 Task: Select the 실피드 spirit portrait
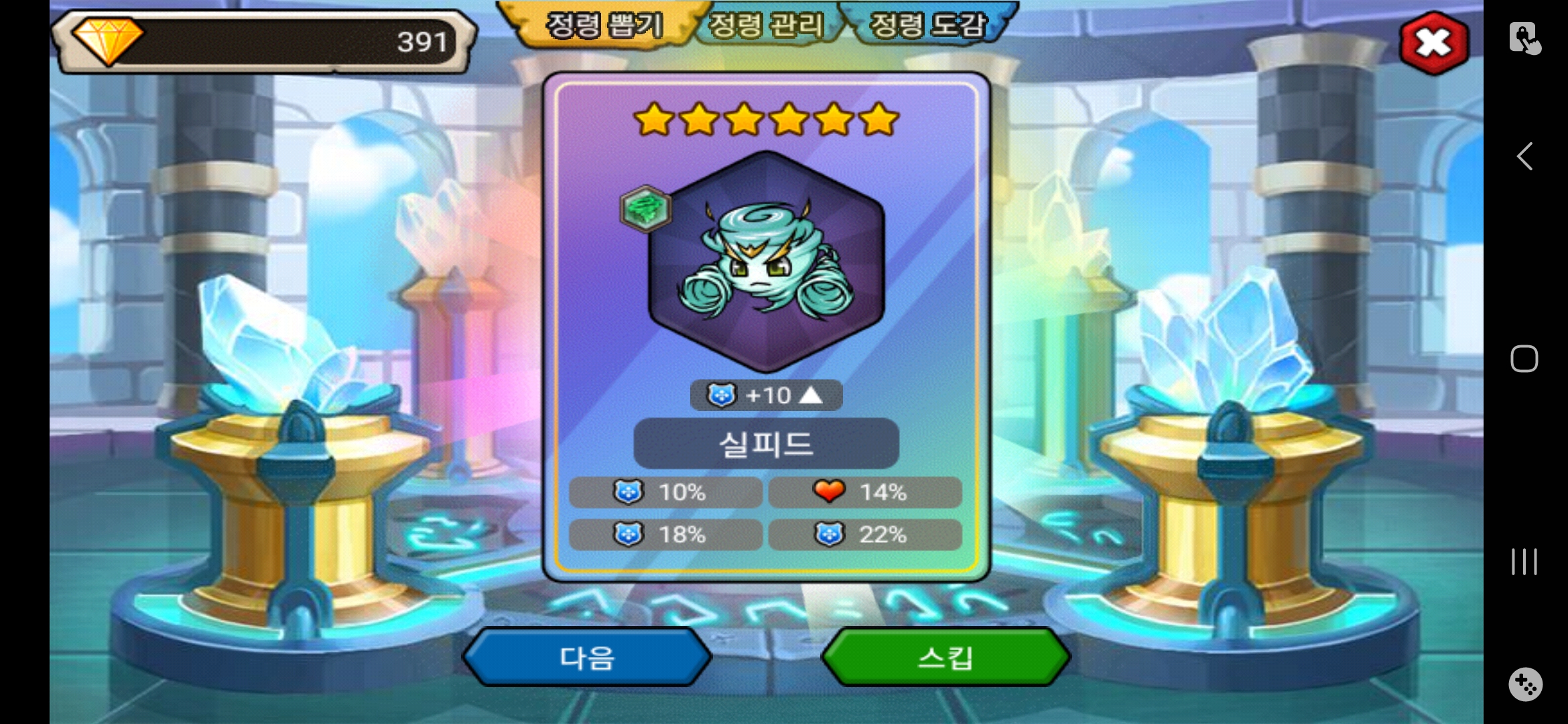767,261
